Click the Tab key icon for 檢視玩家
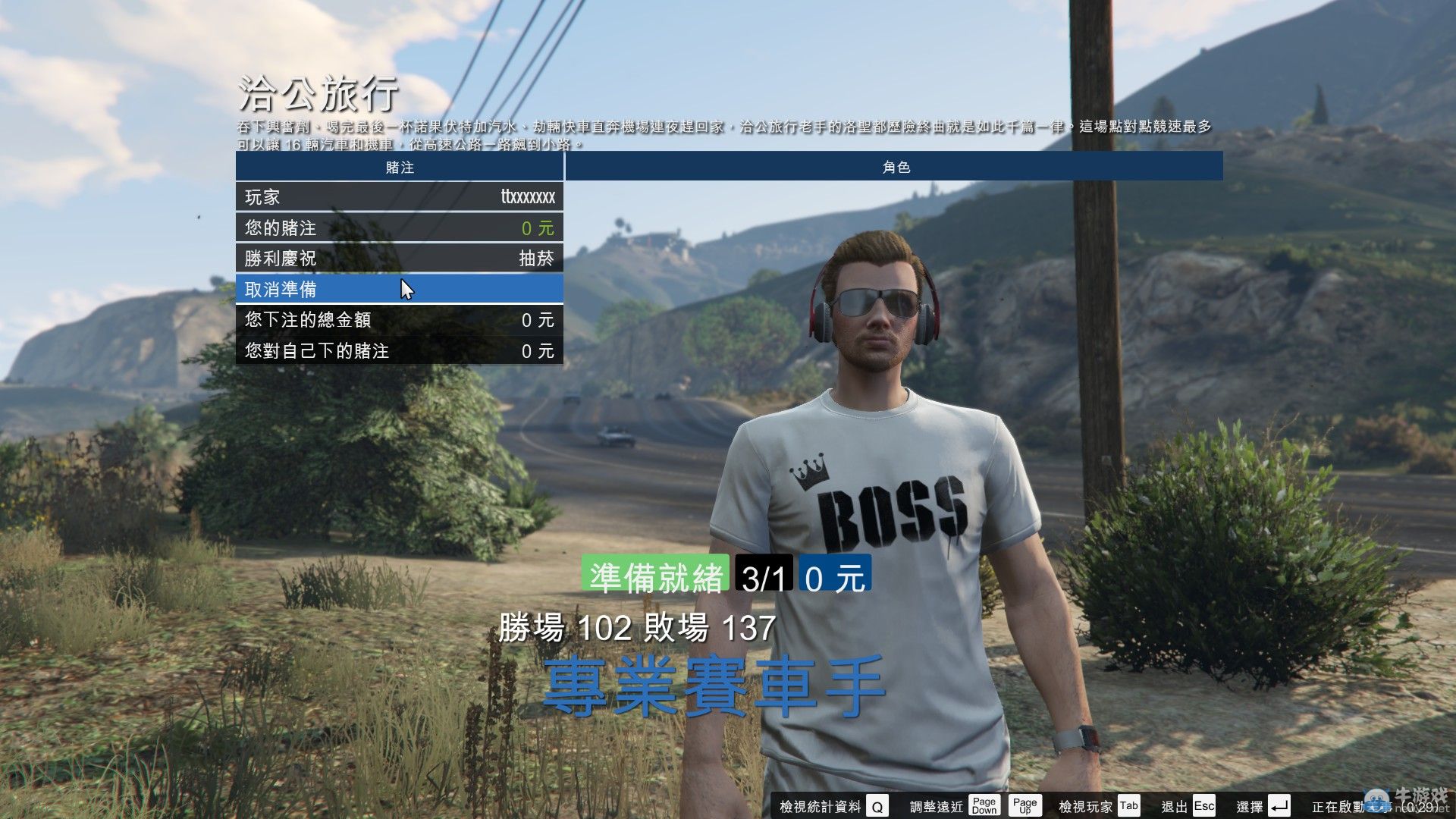1456x819 pixels. 1130,806
